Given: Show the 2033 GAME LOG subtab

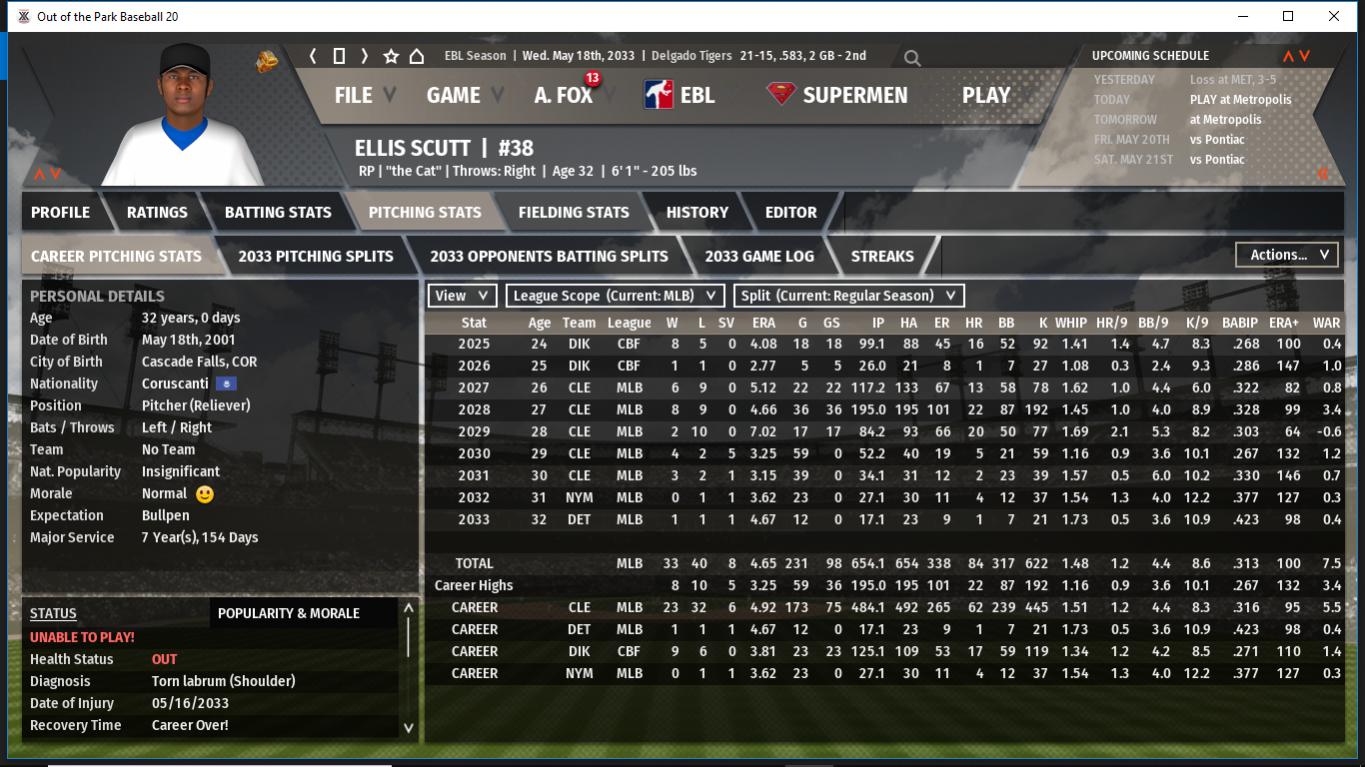Looking at the screenshot, I should point(759,256).
